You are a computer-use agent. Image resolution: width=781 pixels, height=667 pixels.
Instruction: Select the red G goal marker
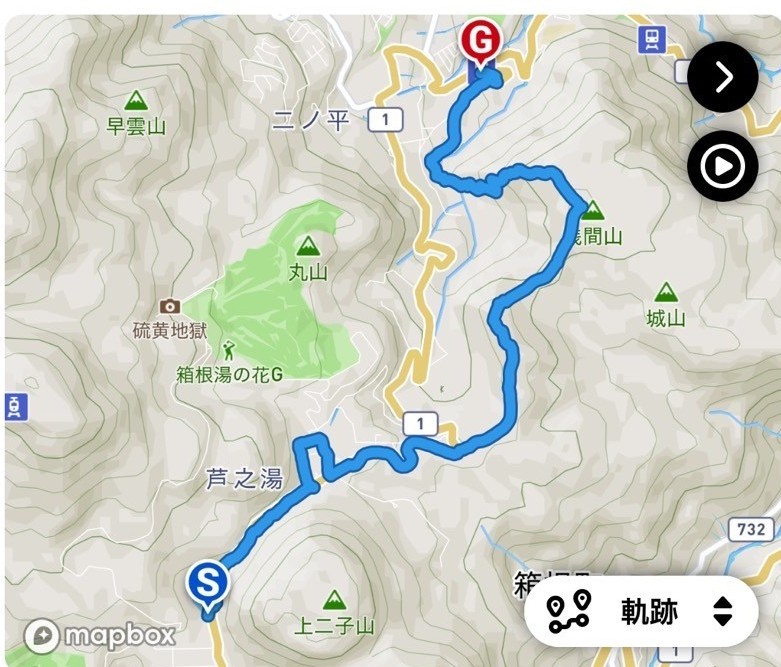pyautogui.click(x=481, y=45)
